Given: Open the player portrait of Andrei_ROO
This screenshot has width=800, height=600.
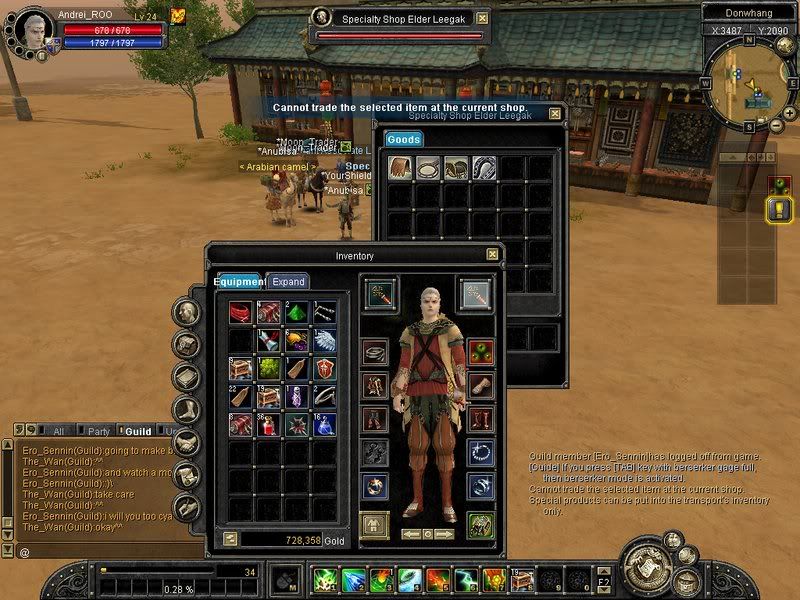Looking at the screenshot, I should click(32, 31).
